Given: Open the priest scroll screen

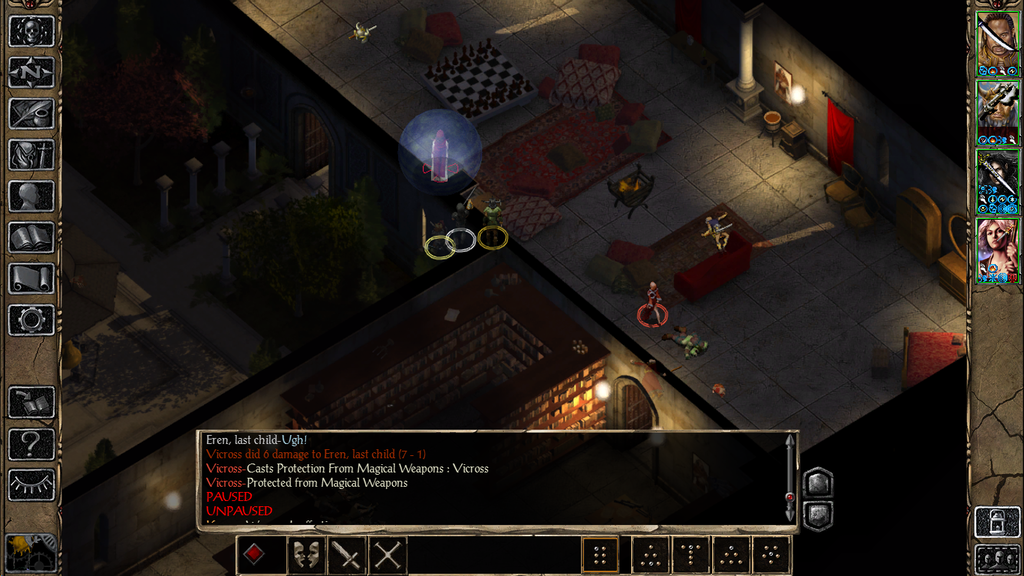Looking at the screenshot, I should (31, 279).
